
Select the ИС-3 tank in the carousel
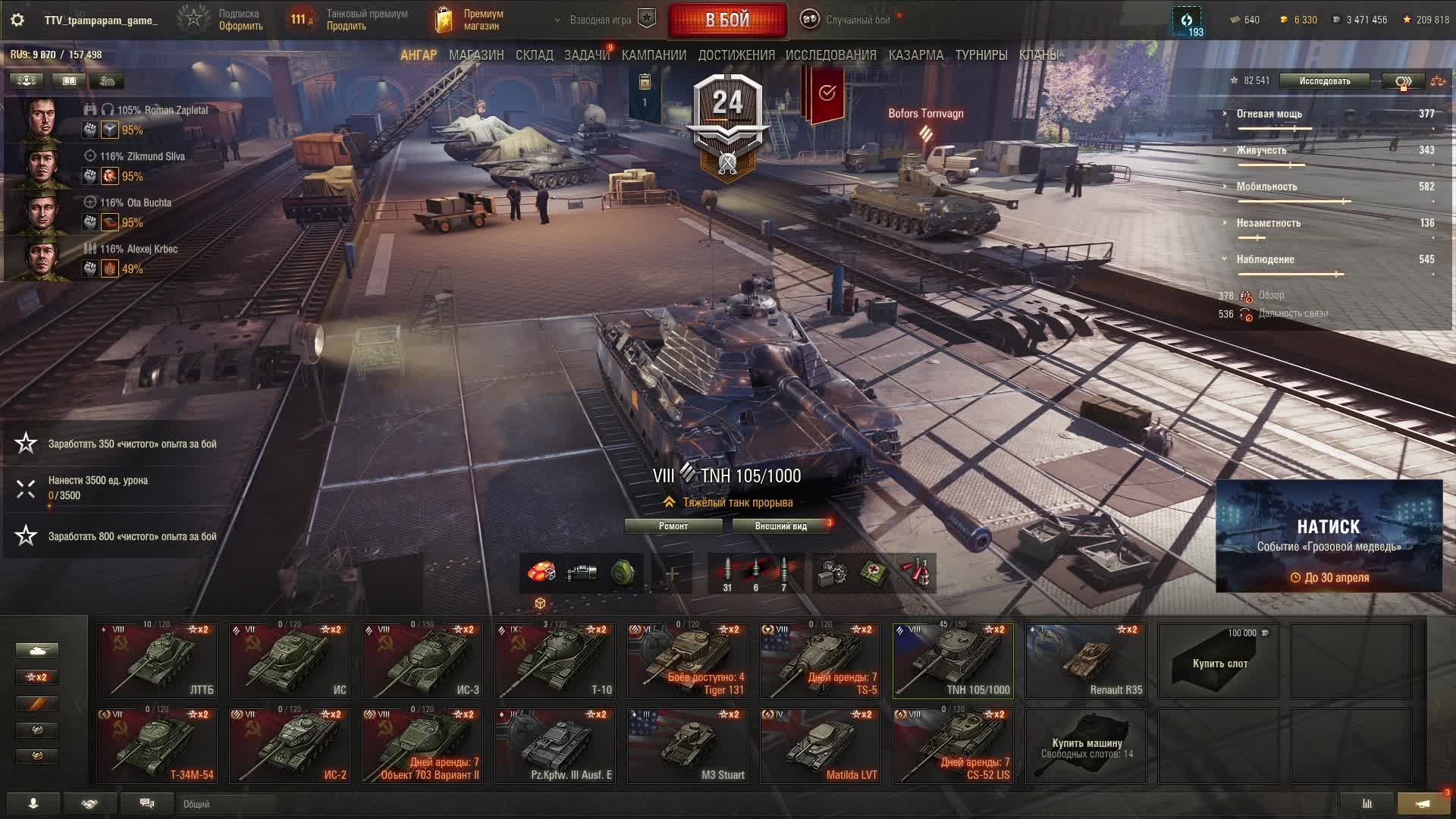pyautogui.click(x=422, y=661)
